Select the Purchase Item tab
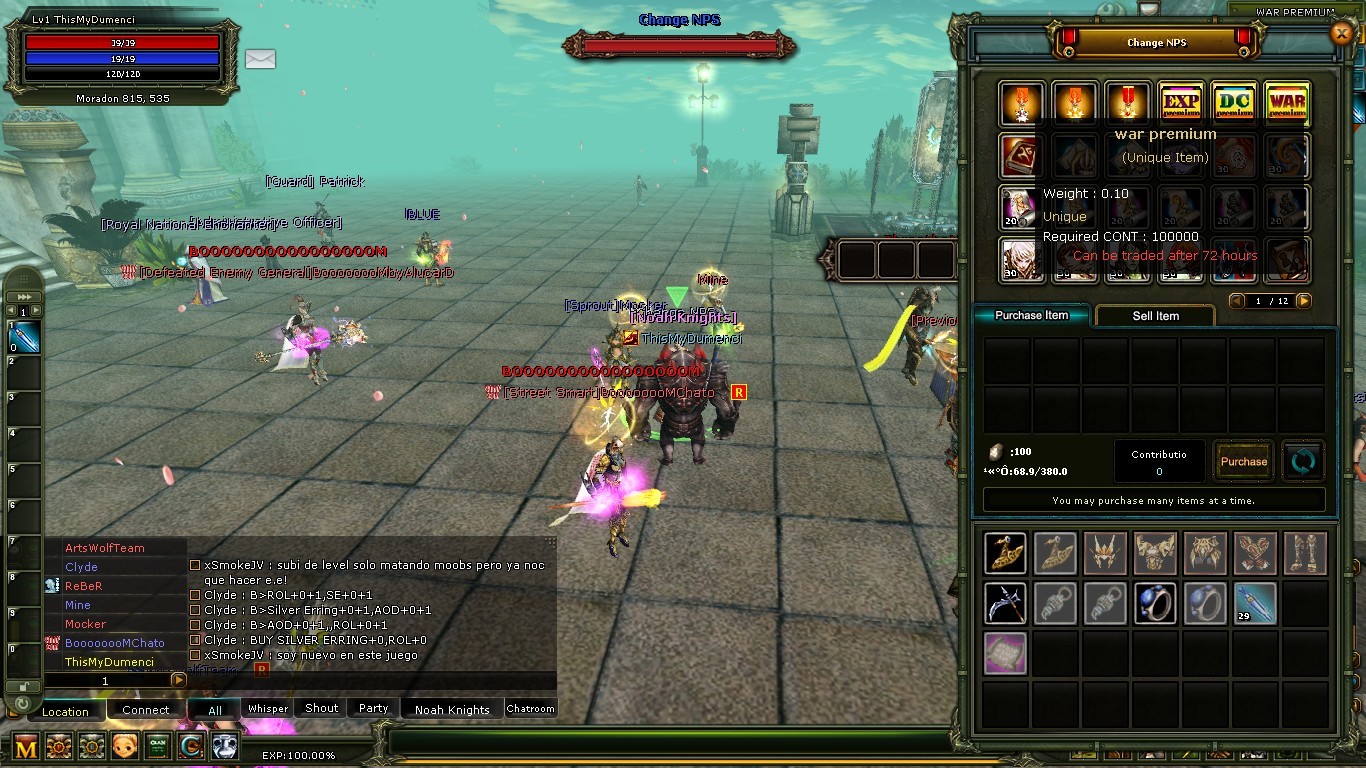This screenshot has height=768, width=1366. click(1031, 315)
